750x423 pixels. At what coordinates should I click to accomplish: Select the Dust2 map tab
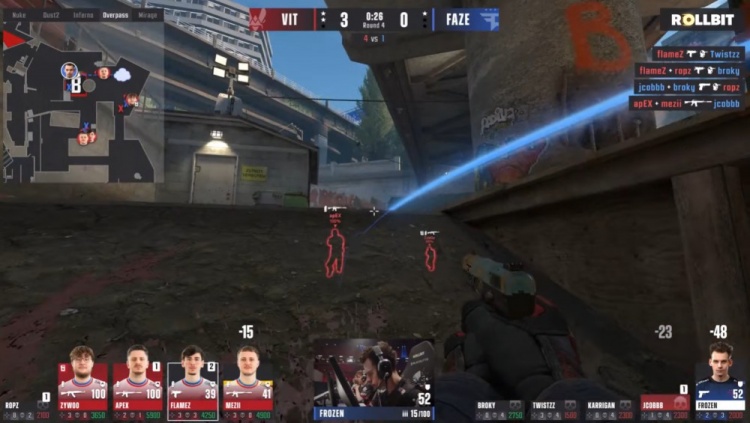point(51,16)
